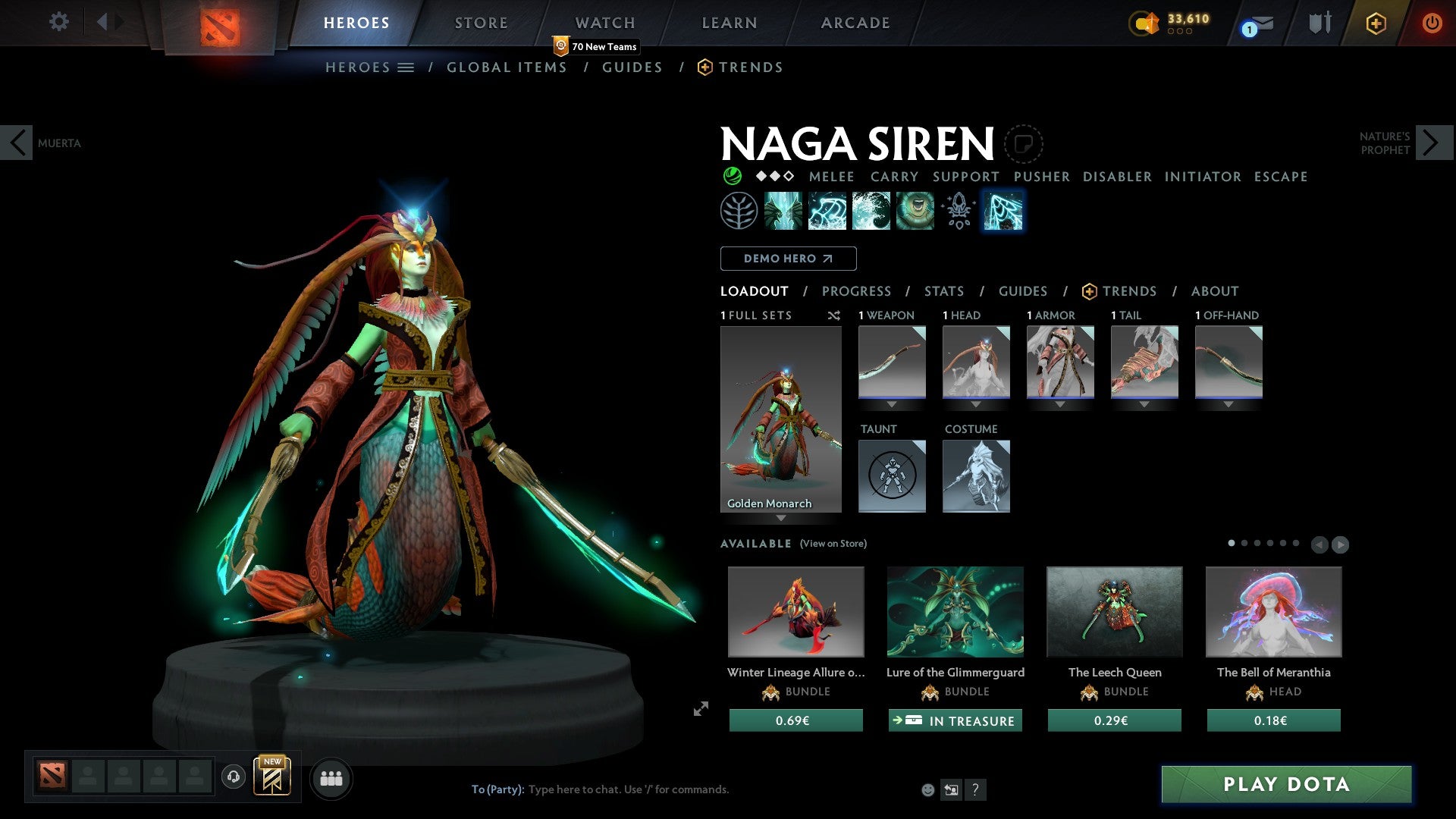This screenshot has width=1456, height=819.
Task: Open the Heroes hamburger menu
Action: (406, 67)
